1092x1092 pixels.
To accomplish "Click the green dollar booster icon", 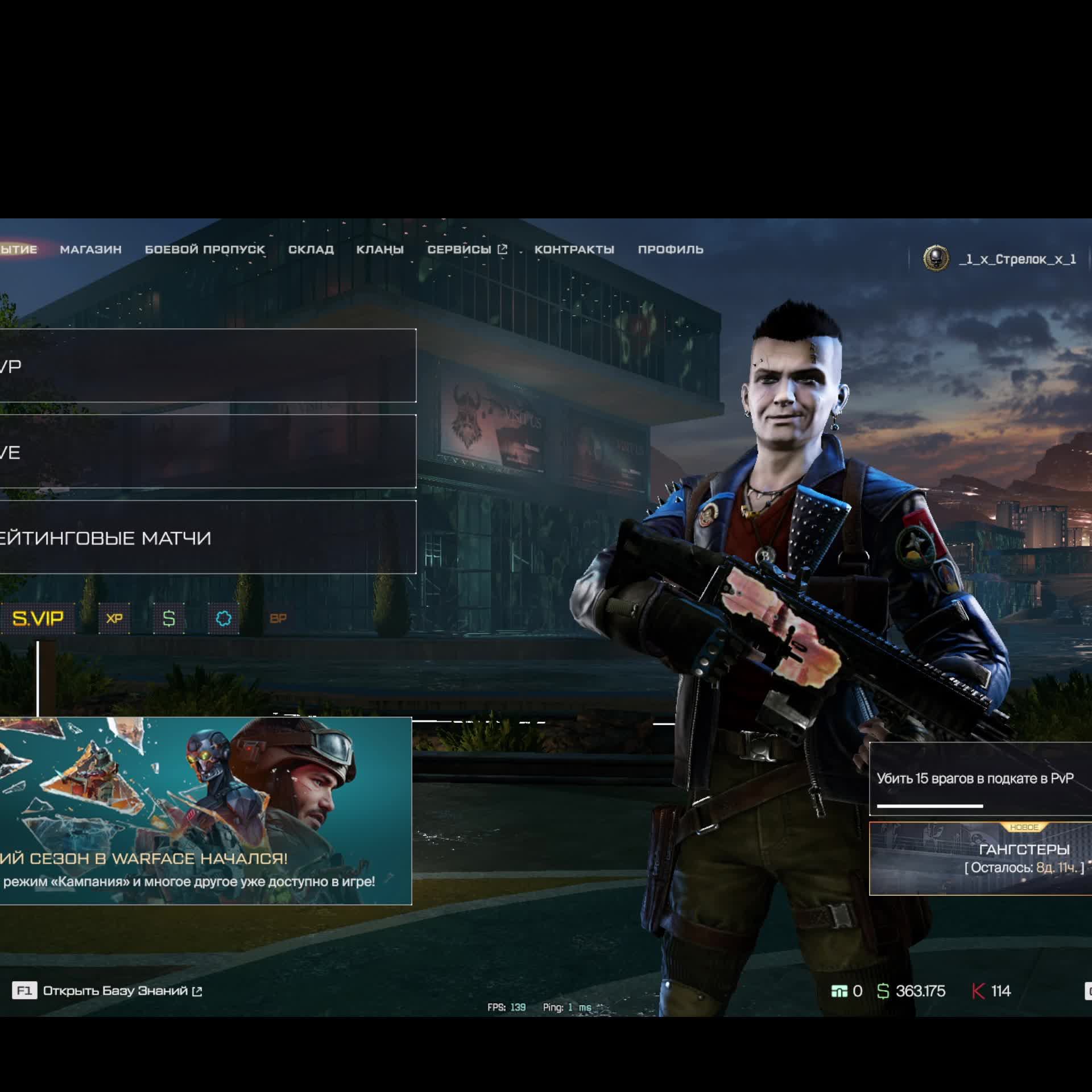I will 169,618.
